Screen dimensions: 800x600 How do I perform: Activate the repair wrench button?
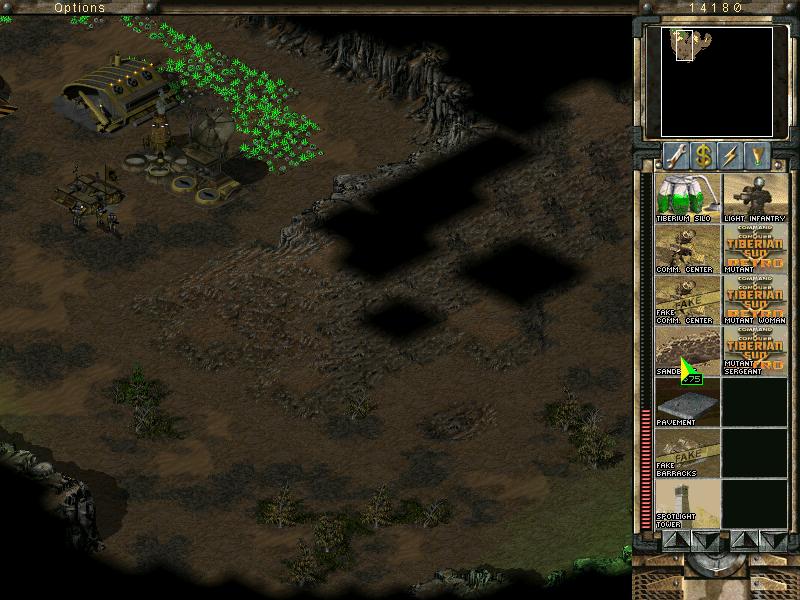[x=674, y=155]
